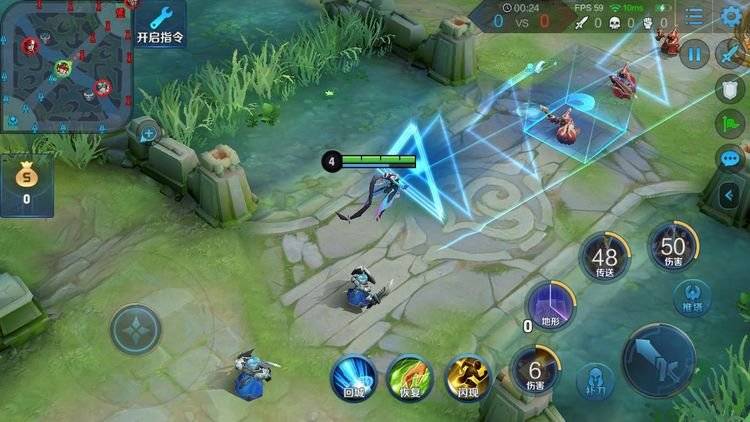
Task: Send the green flag rally signal
Action: (731, 124)
